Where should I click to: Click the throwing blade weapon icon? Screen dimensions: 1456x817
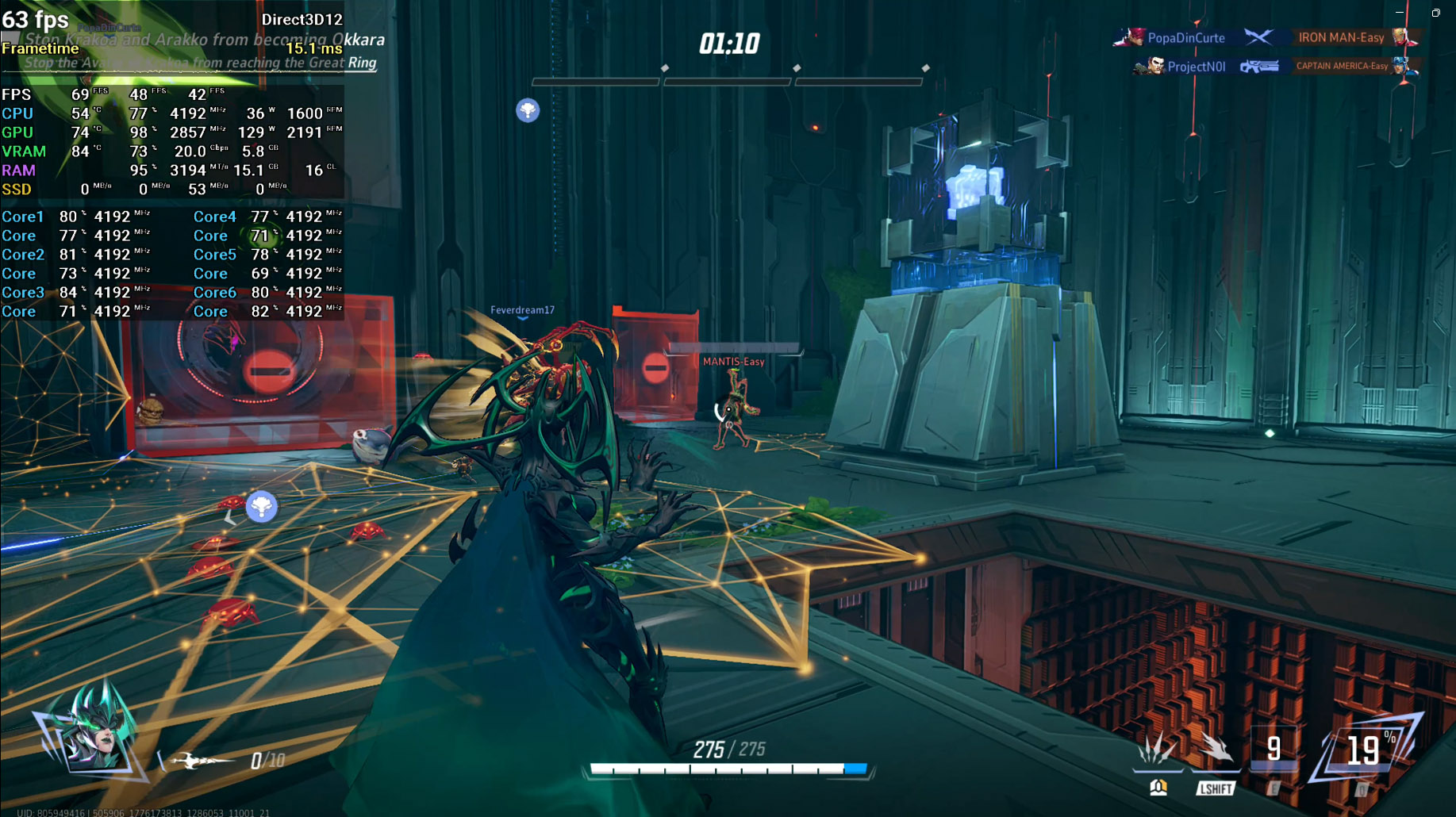pos(197,761)
